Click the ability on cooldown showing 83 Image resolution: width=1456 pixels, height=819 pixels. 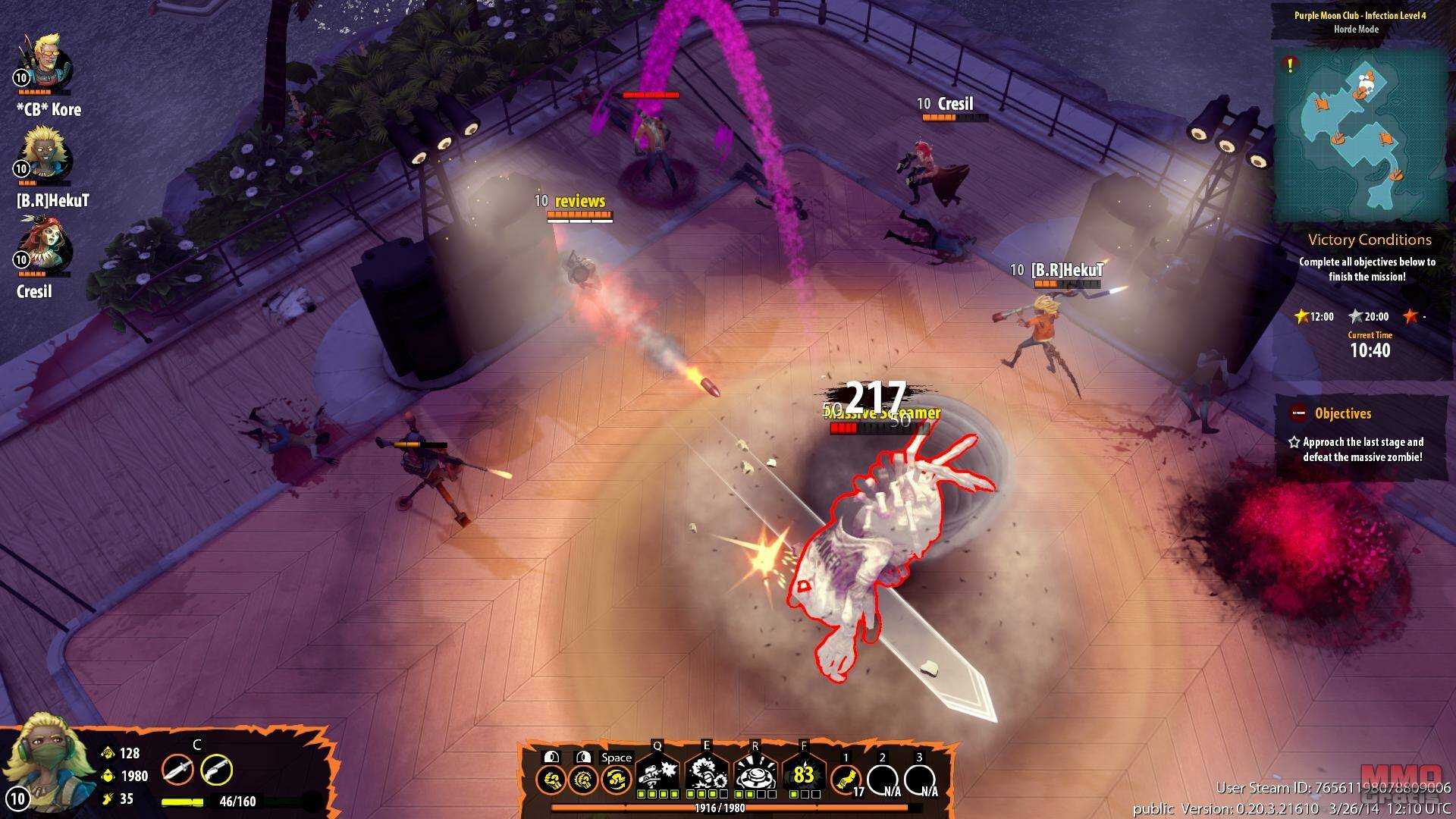tap(804, 775)
